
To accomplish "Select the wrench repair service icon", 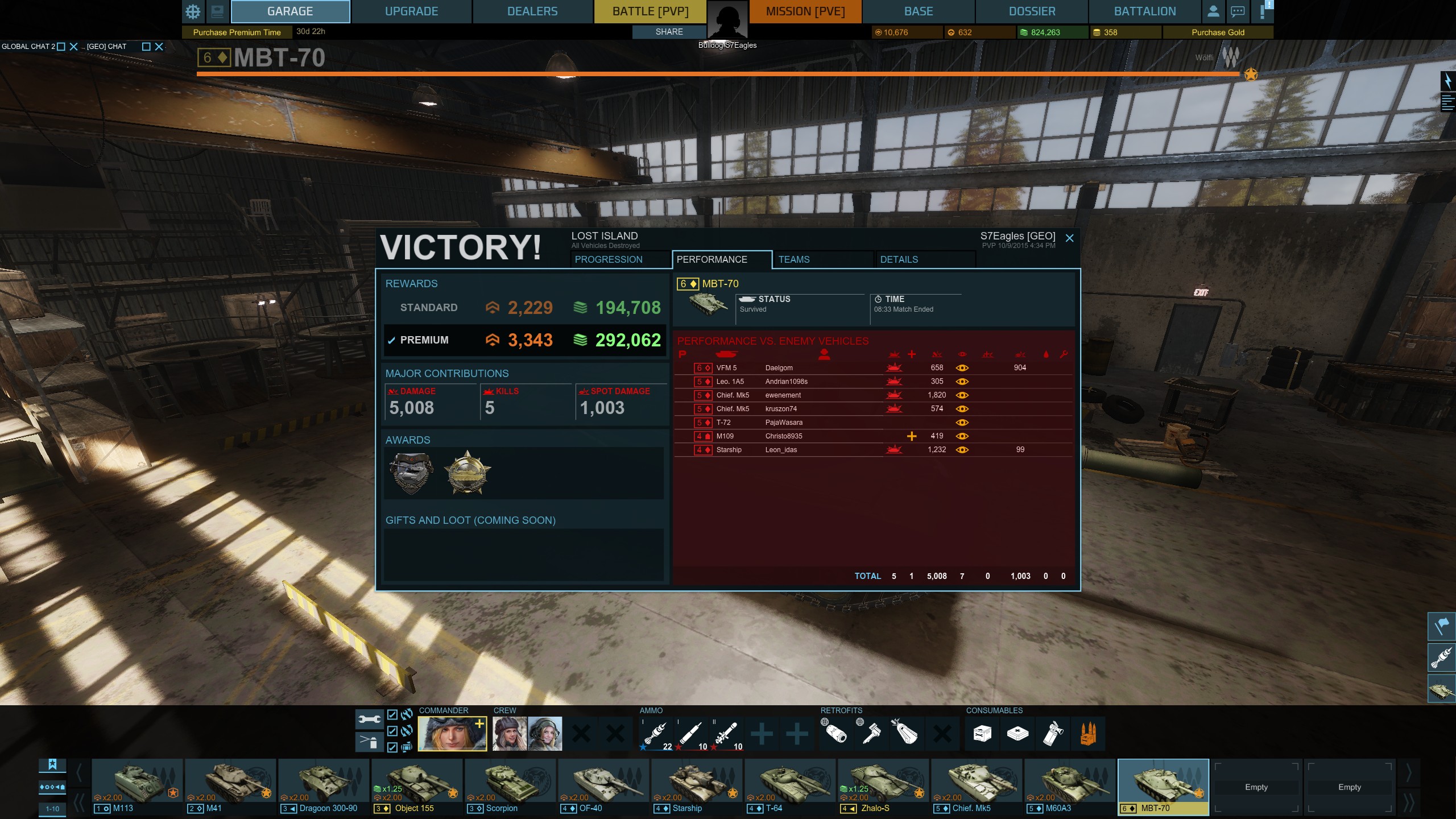I will click(370, 718).
